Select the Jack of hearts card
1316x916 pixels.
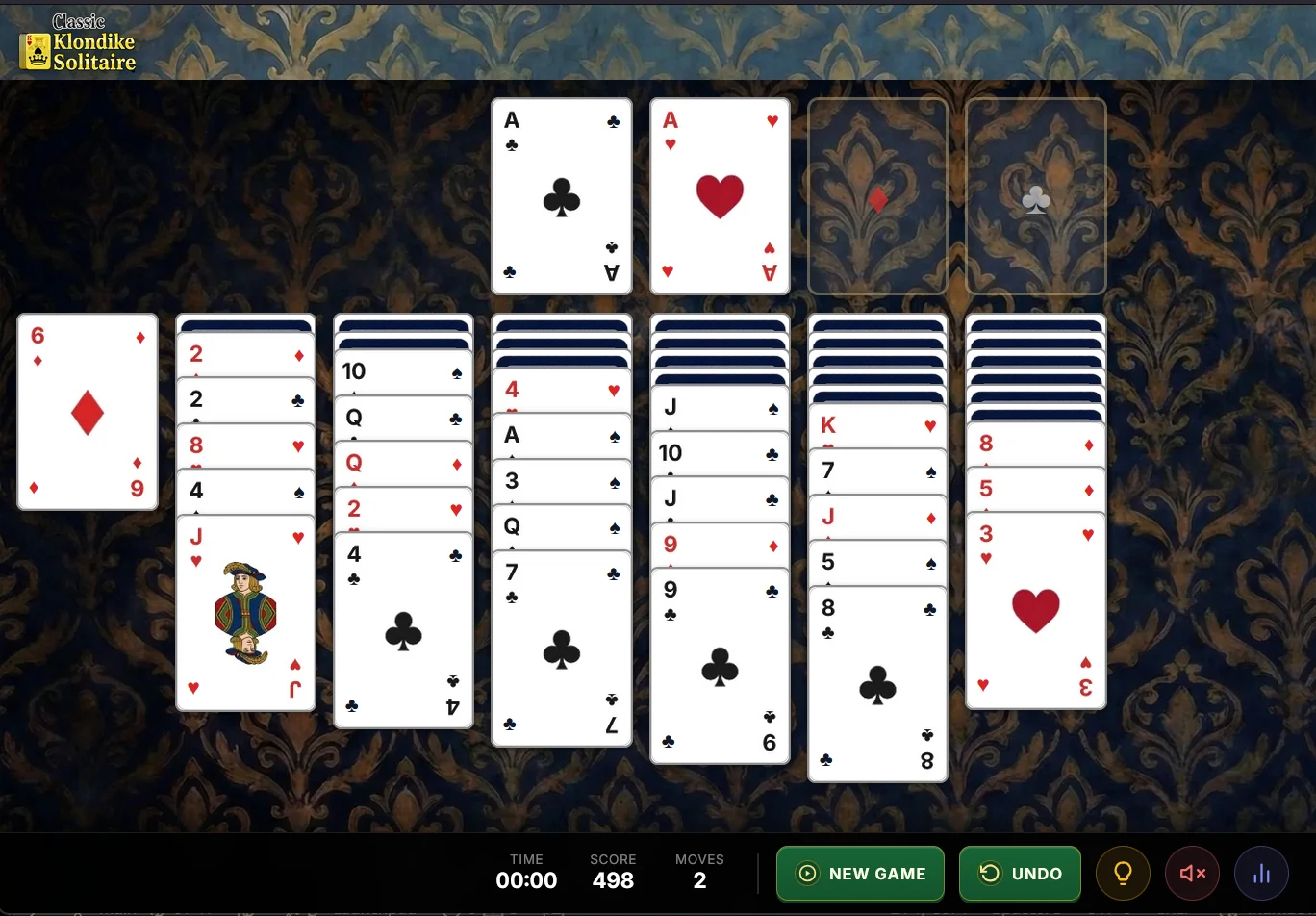click(x=245, y=612)
